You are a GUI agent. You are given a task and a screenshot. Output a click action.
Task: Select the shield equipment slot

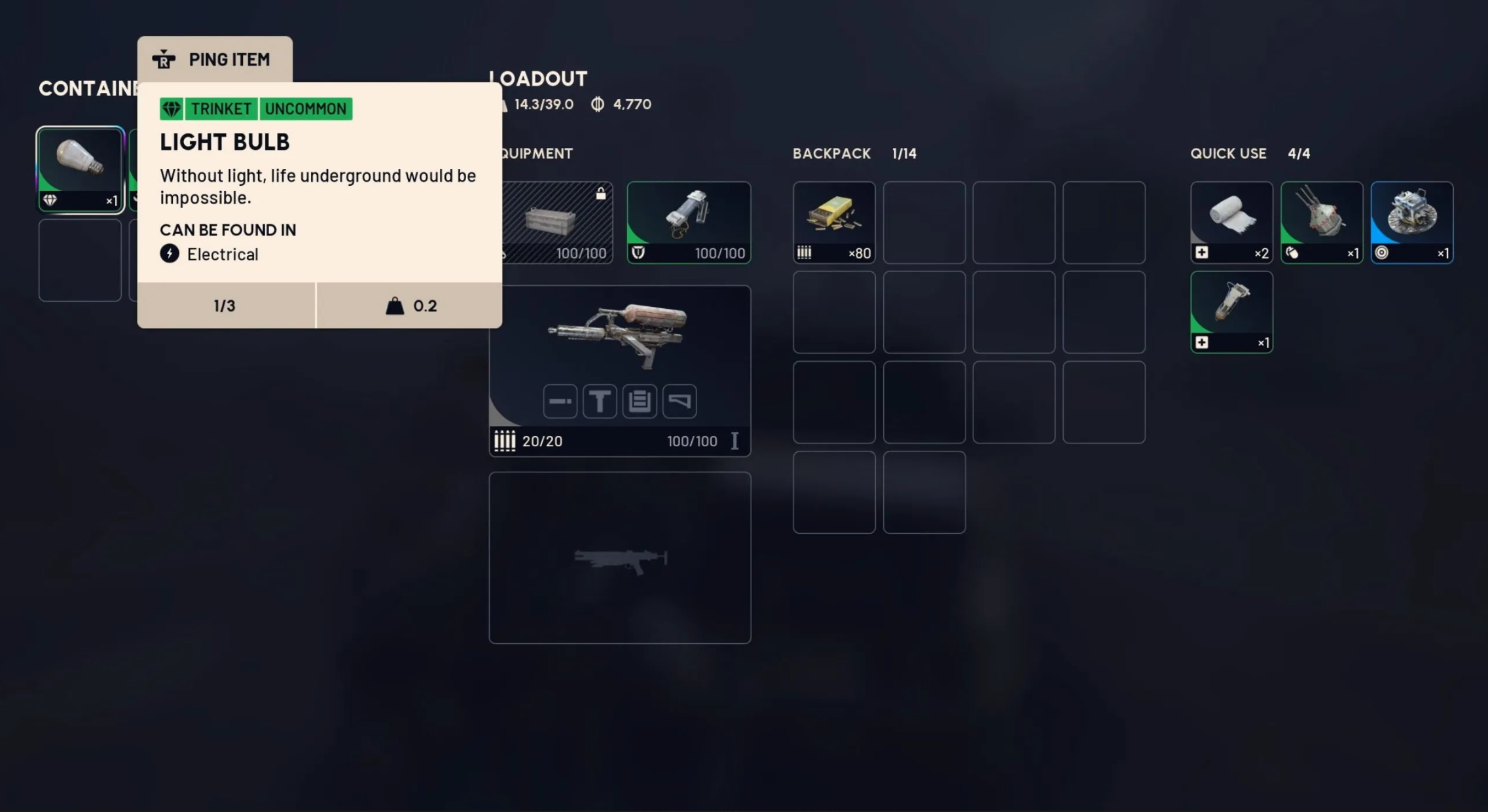tap(689, 222)
